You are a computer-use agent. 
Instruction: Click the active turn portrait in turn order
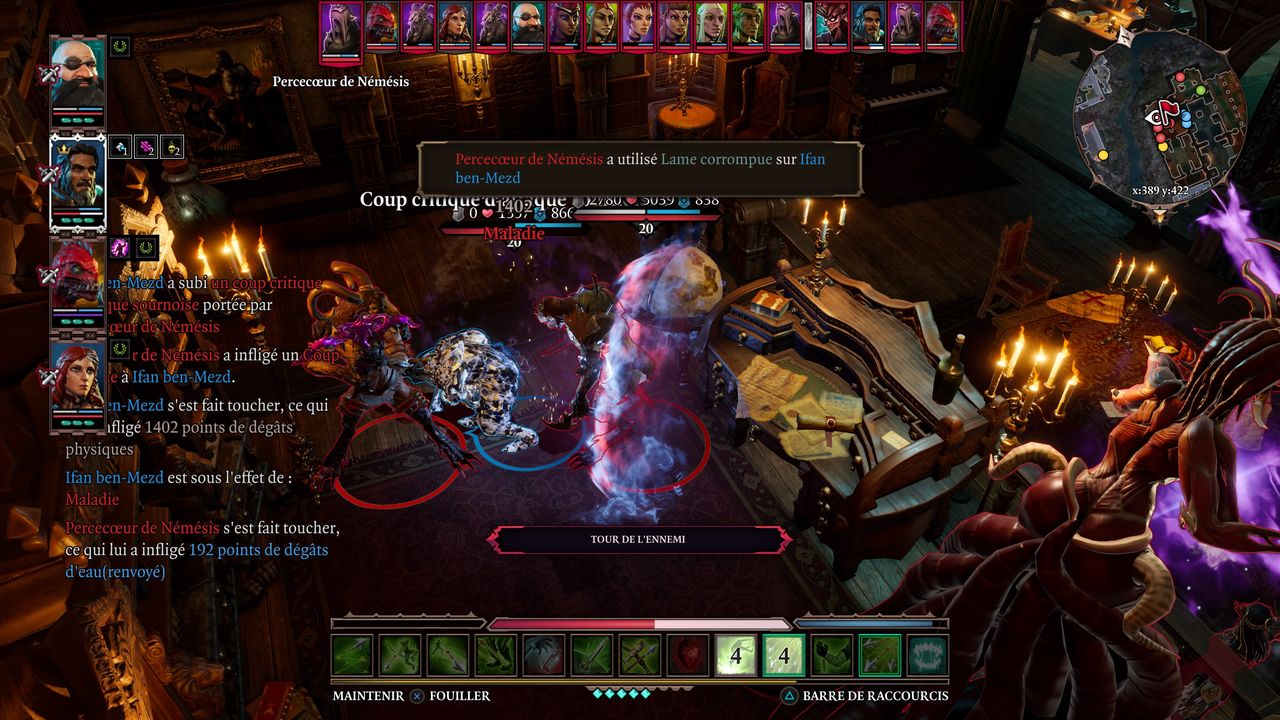[341, 27]
